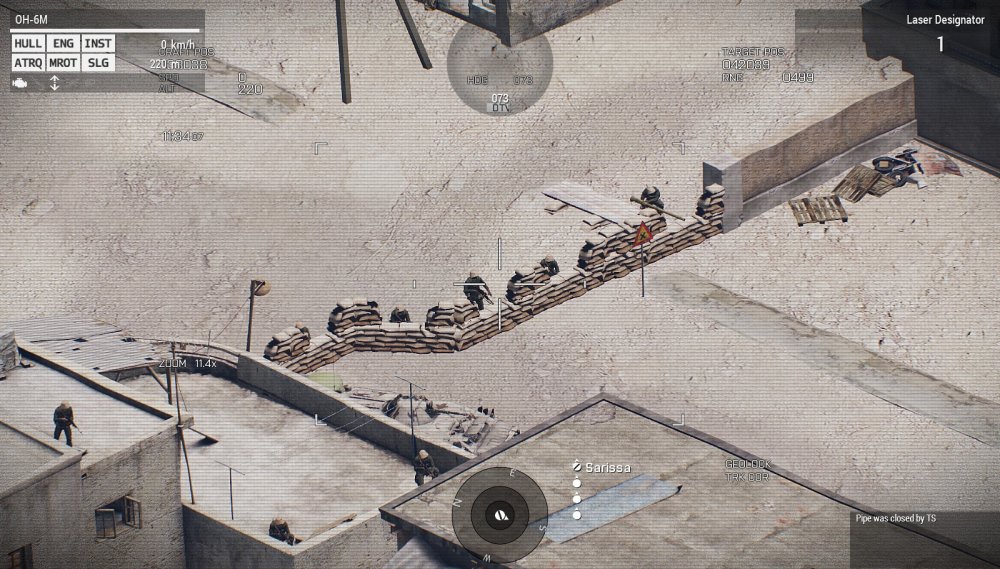Select the SLG status box
This screenshot has width=1000, height=569.
pos(97,63)
